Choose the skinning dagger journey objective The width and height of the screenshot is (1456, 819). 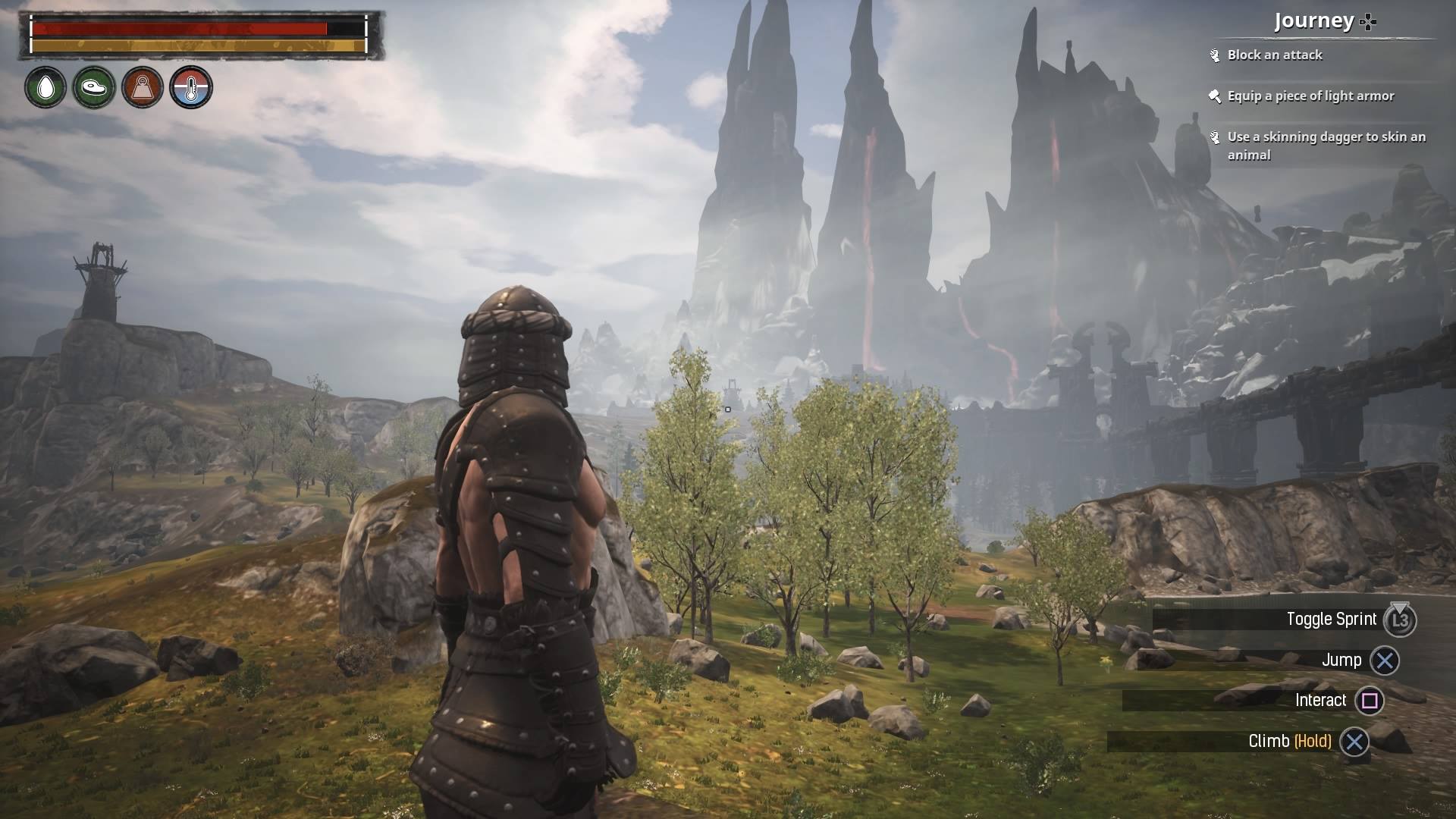tap(1326, 146)
